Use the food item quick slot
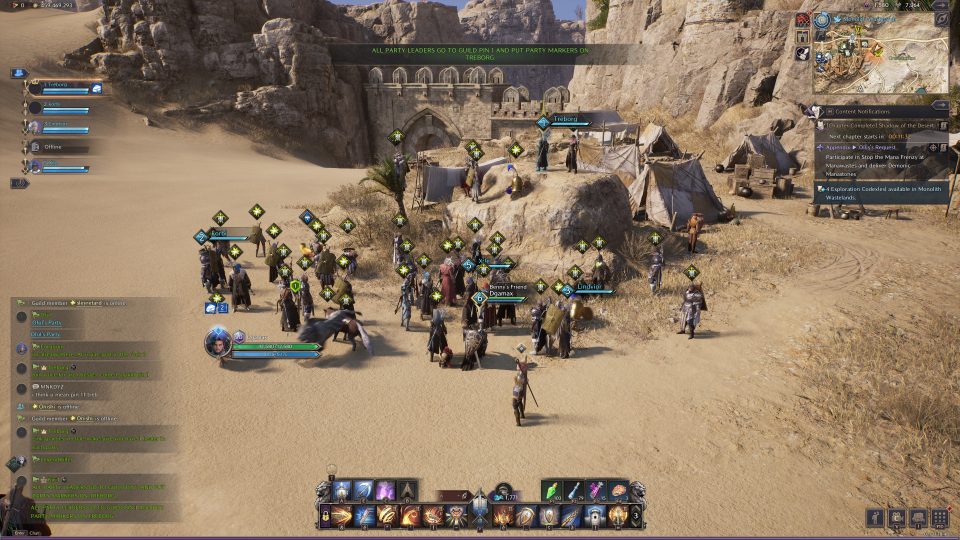The width and height of the screenshot is (960, 540). coord(618,491)
